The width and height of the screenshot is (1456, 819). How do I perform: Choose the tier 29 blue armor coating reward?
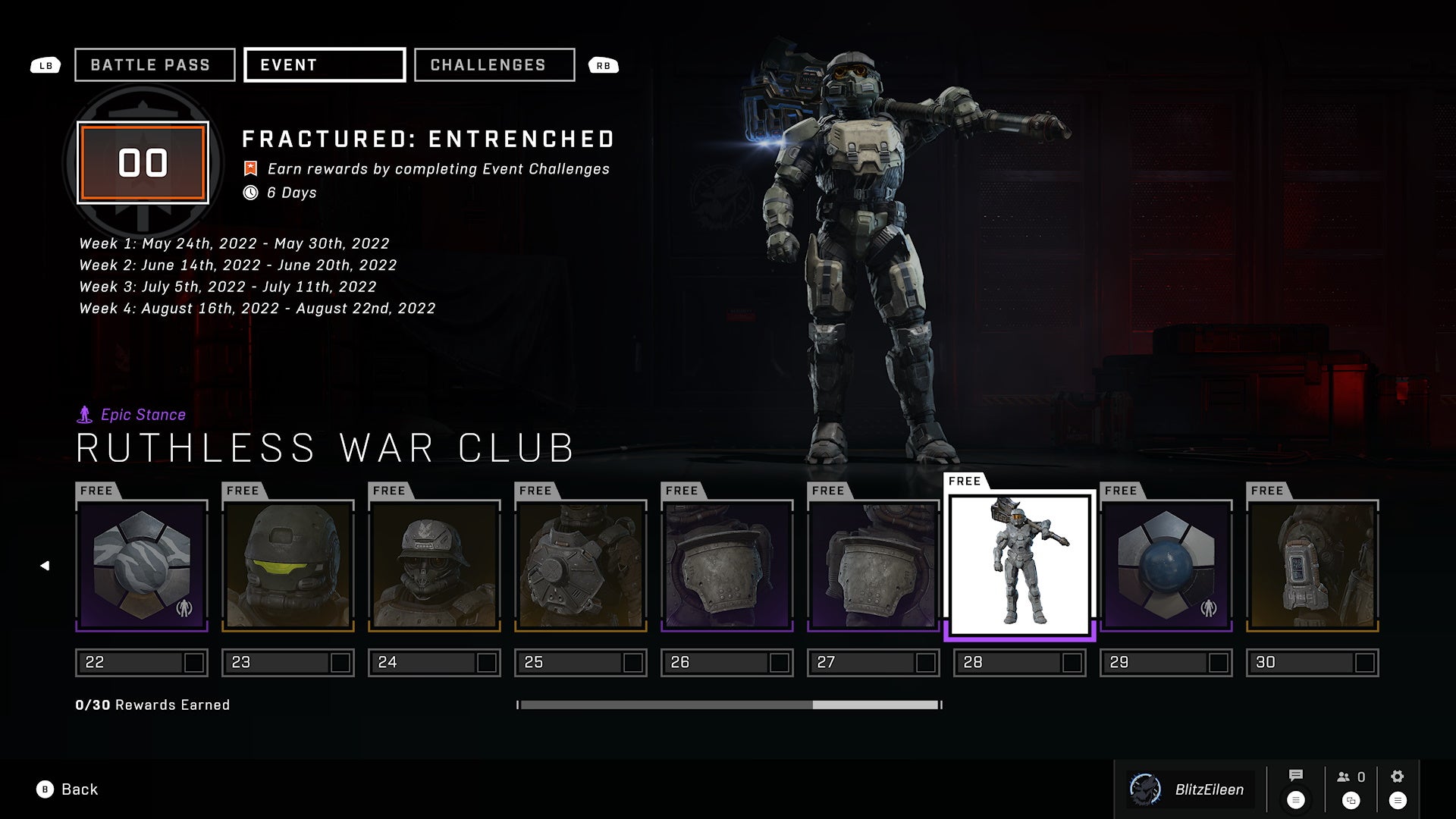tap(1166, 566)
